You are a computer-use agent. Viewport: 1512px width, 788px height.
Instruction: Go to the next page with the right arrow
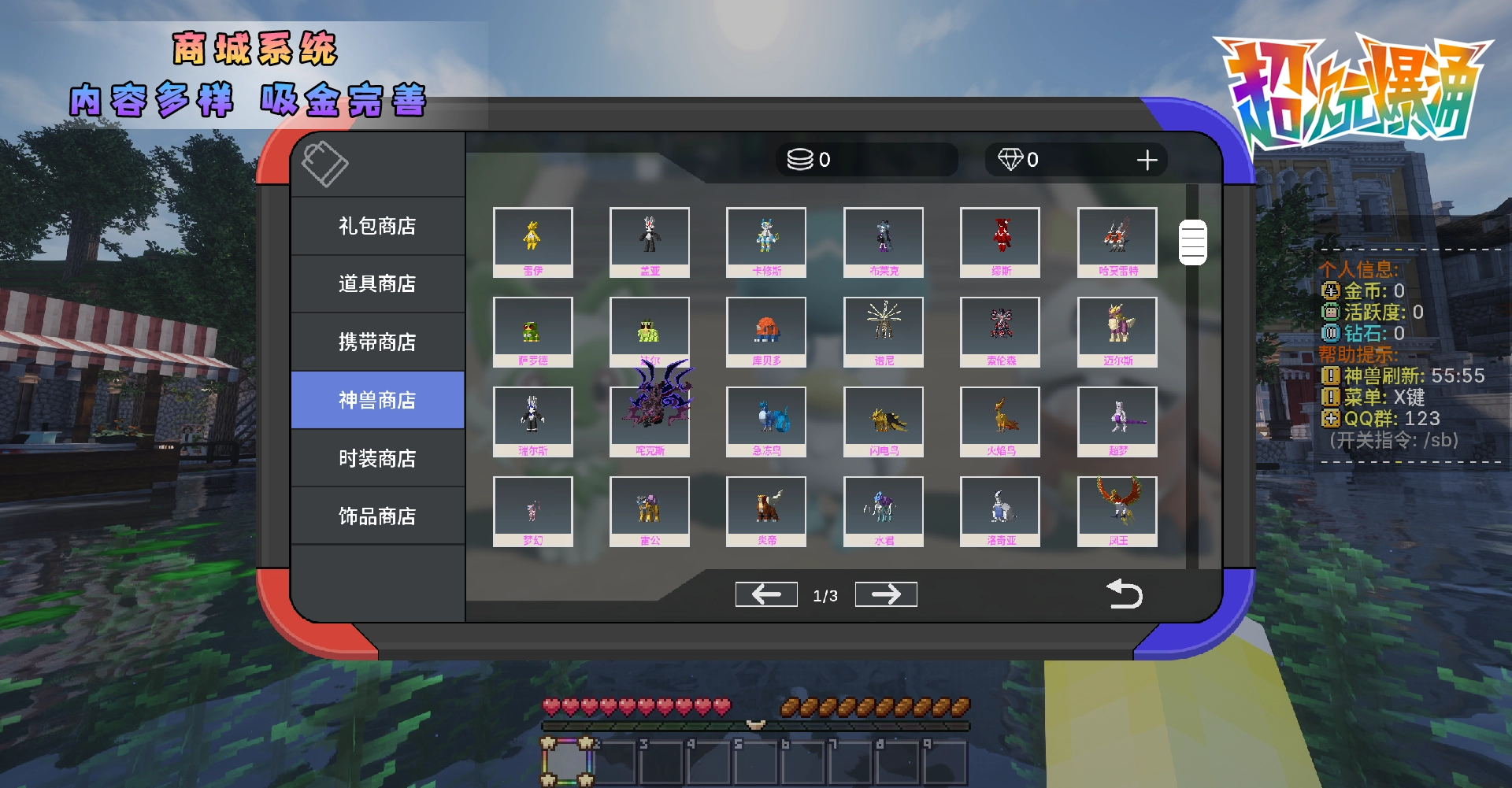(885, 594)
